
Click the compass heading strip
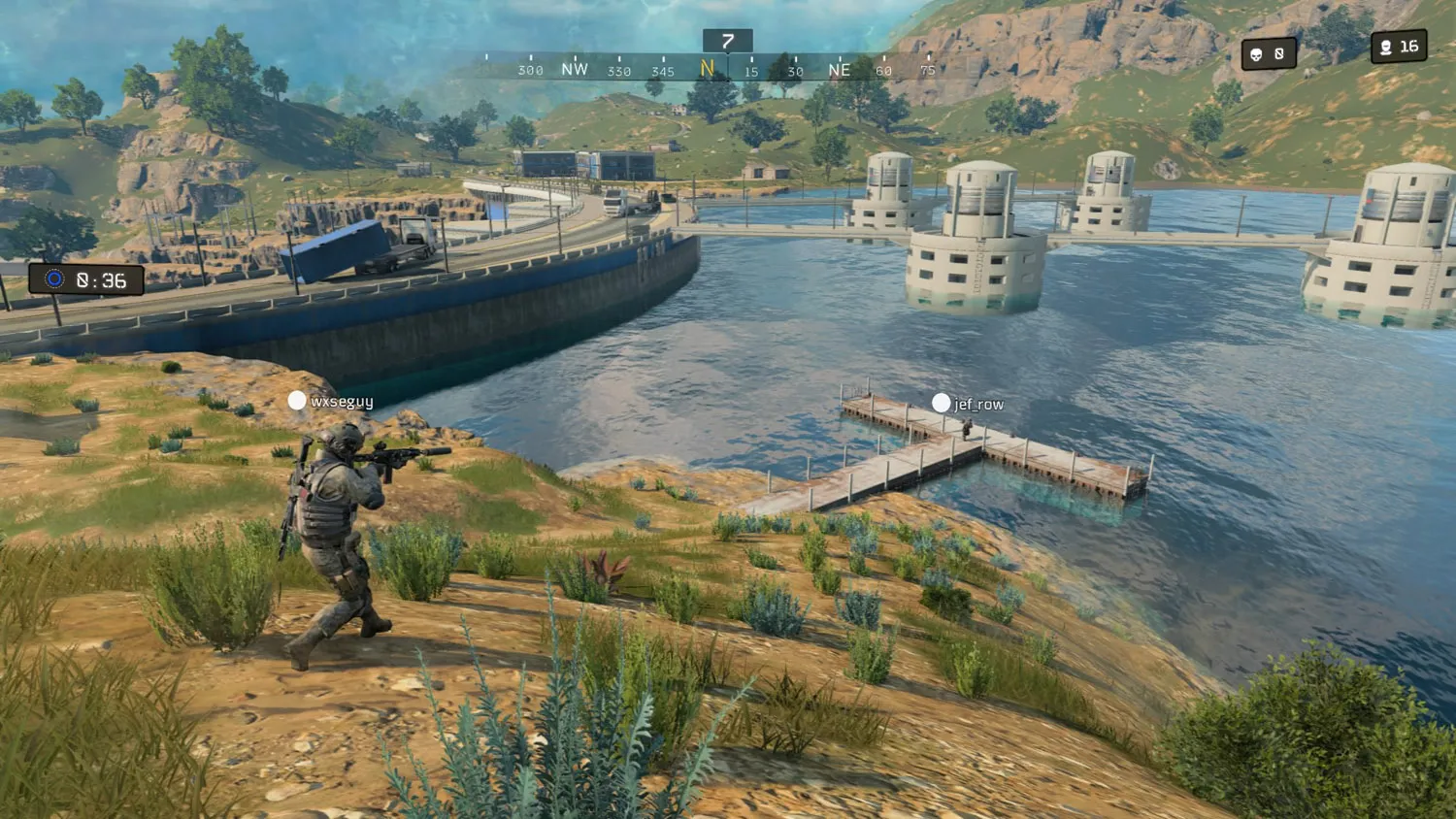[x=728, y=69]
